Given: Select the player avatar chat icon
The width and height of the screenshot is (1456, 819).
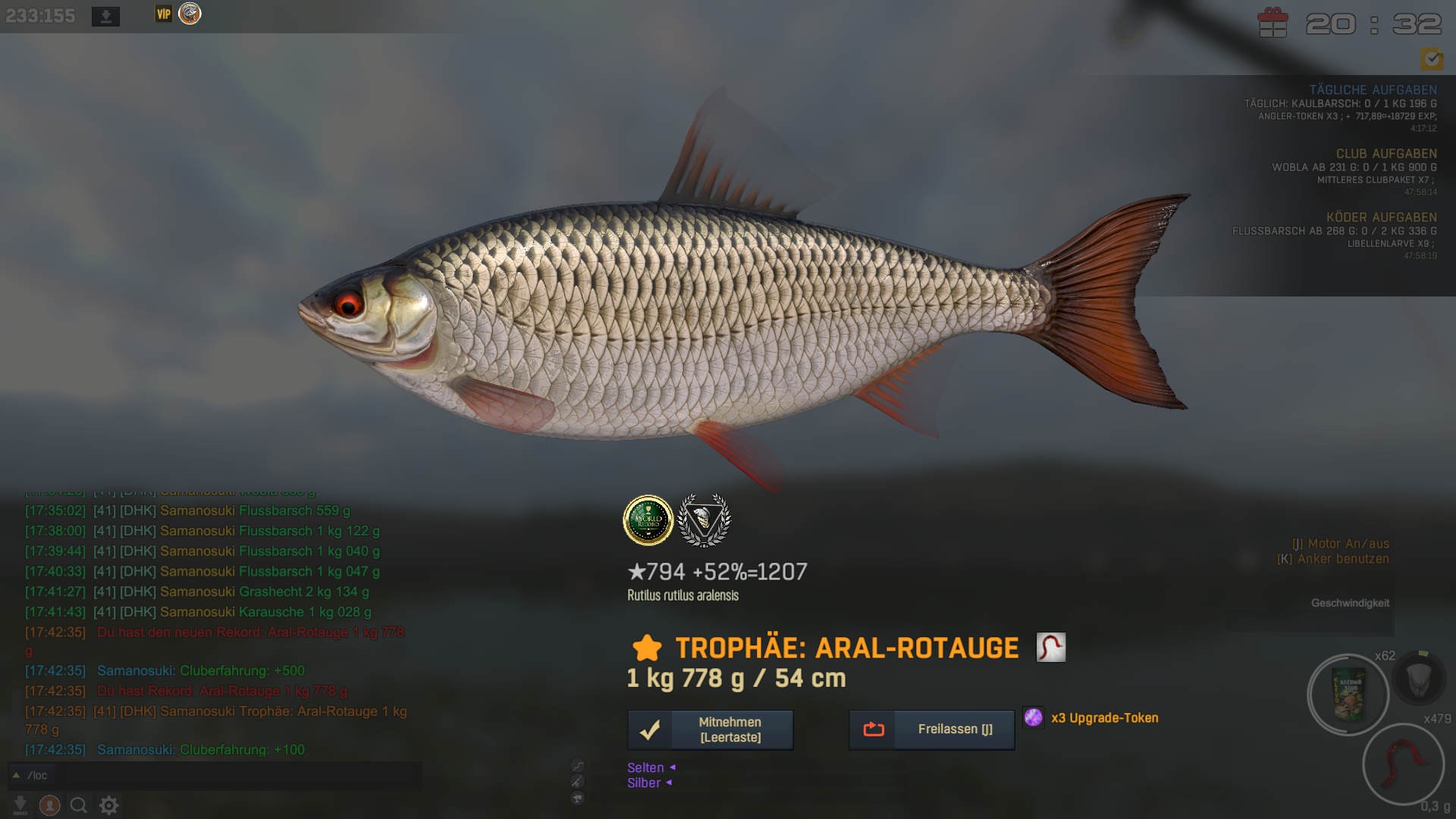Looking at the screenshot, I should pyautogui.click(x=50, y=805).
